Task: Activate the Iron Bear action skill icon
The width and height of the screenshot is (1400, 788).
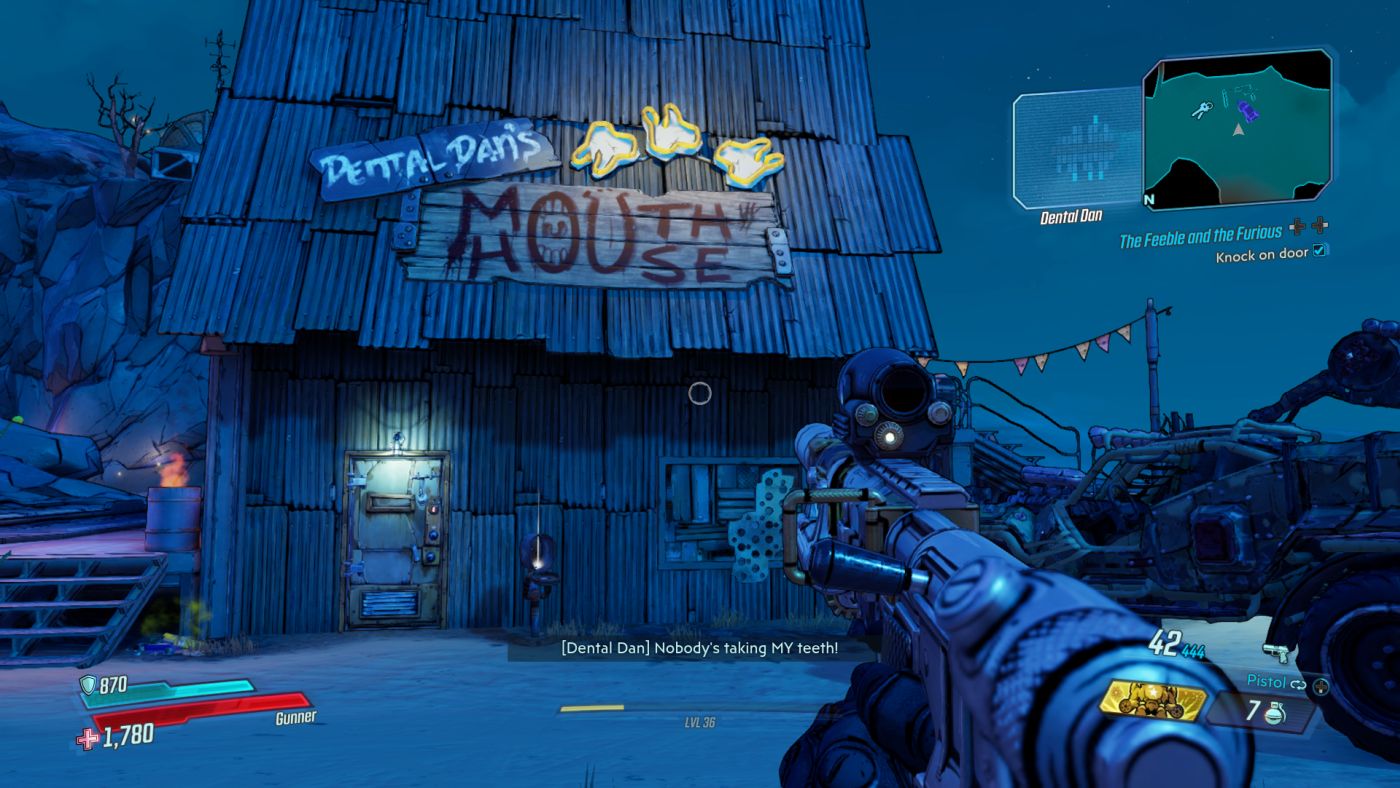Action: [1153, 700]
